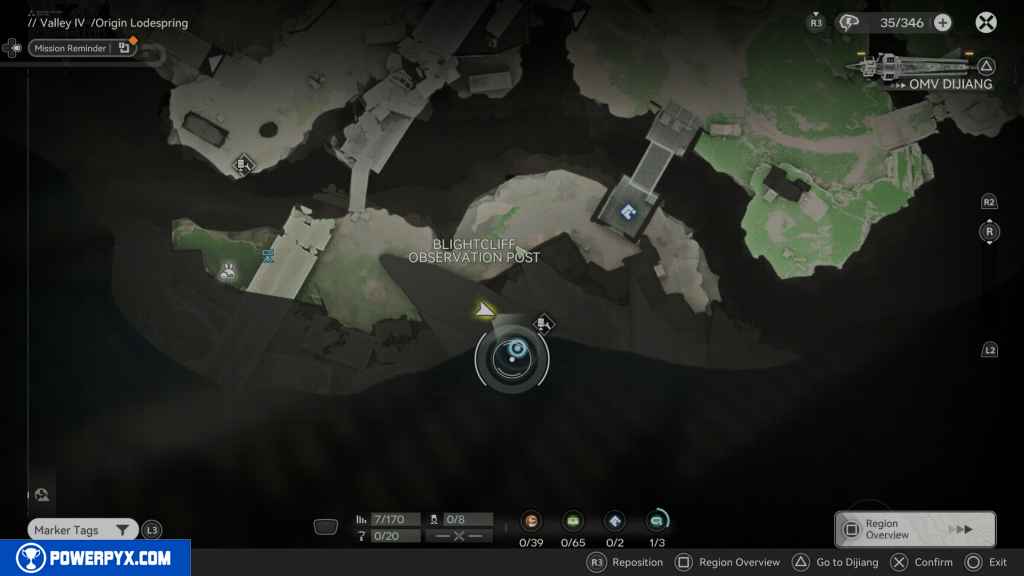Select the blue teleport marker on the bridge platform
Viewport: 1024px width, 576px height.
point(628,211)
